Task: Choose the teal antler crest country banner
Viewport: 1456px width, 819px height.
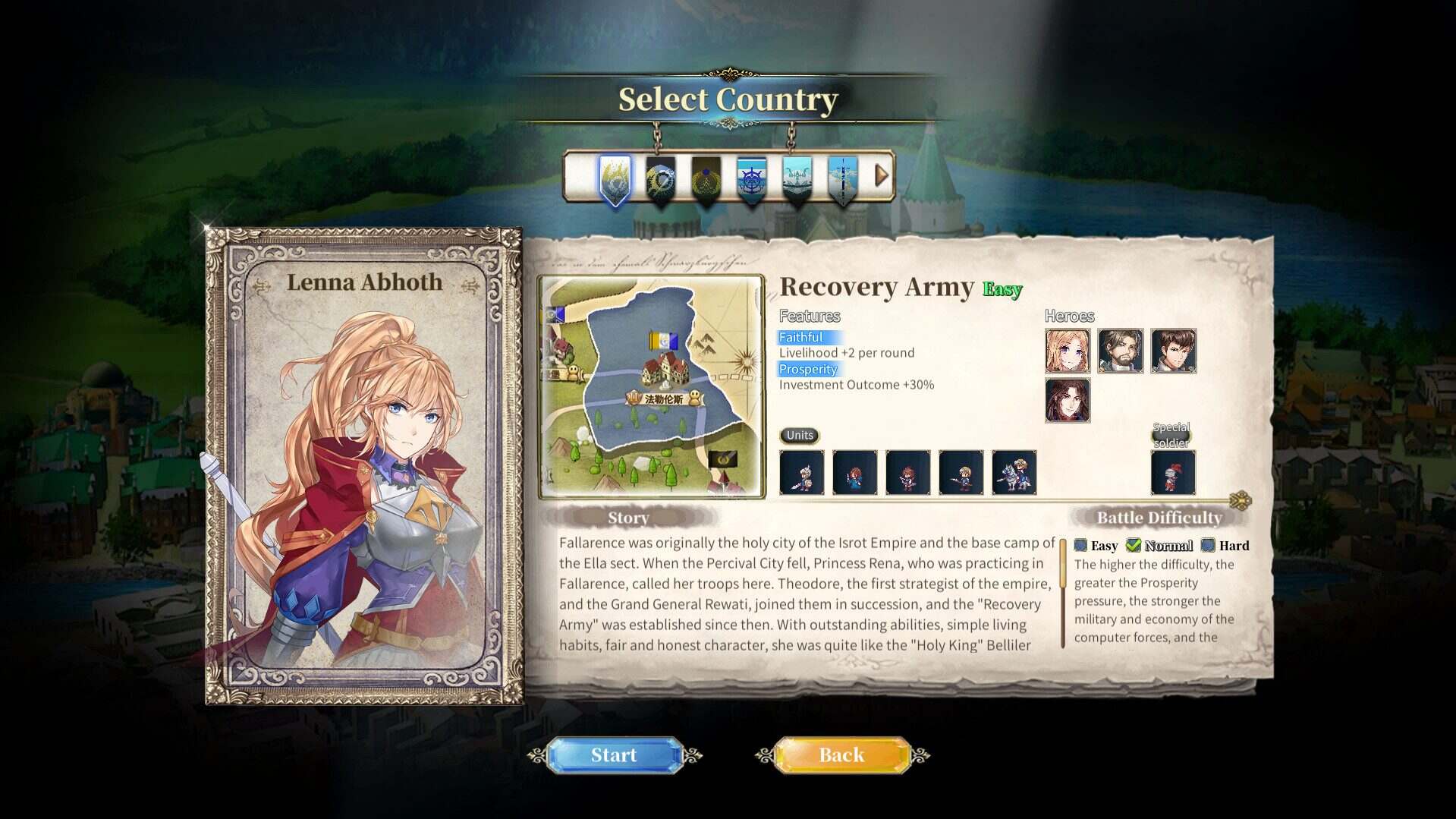Action: coord(798,180)
